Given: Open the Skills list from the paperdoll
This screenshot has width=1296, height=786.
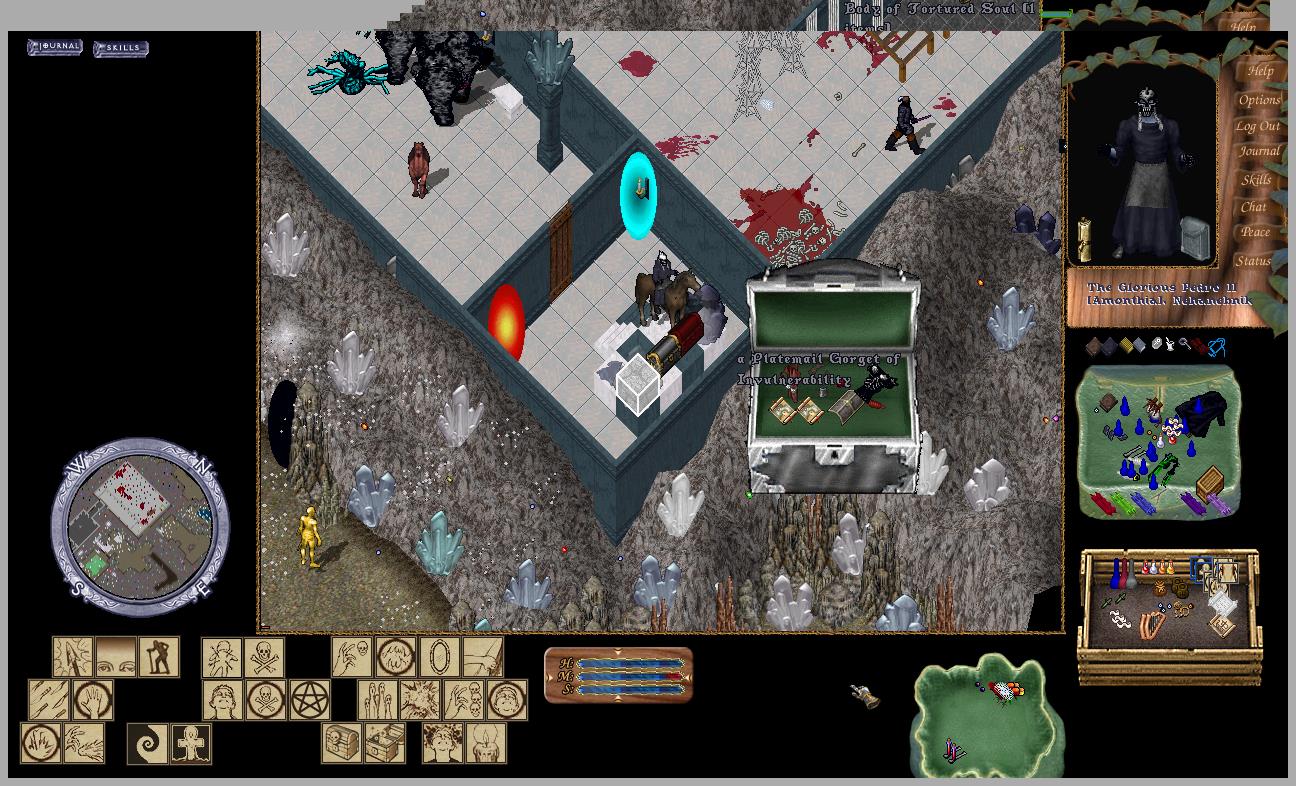Looking at the screenshot, I should (x=1256, y=180).
